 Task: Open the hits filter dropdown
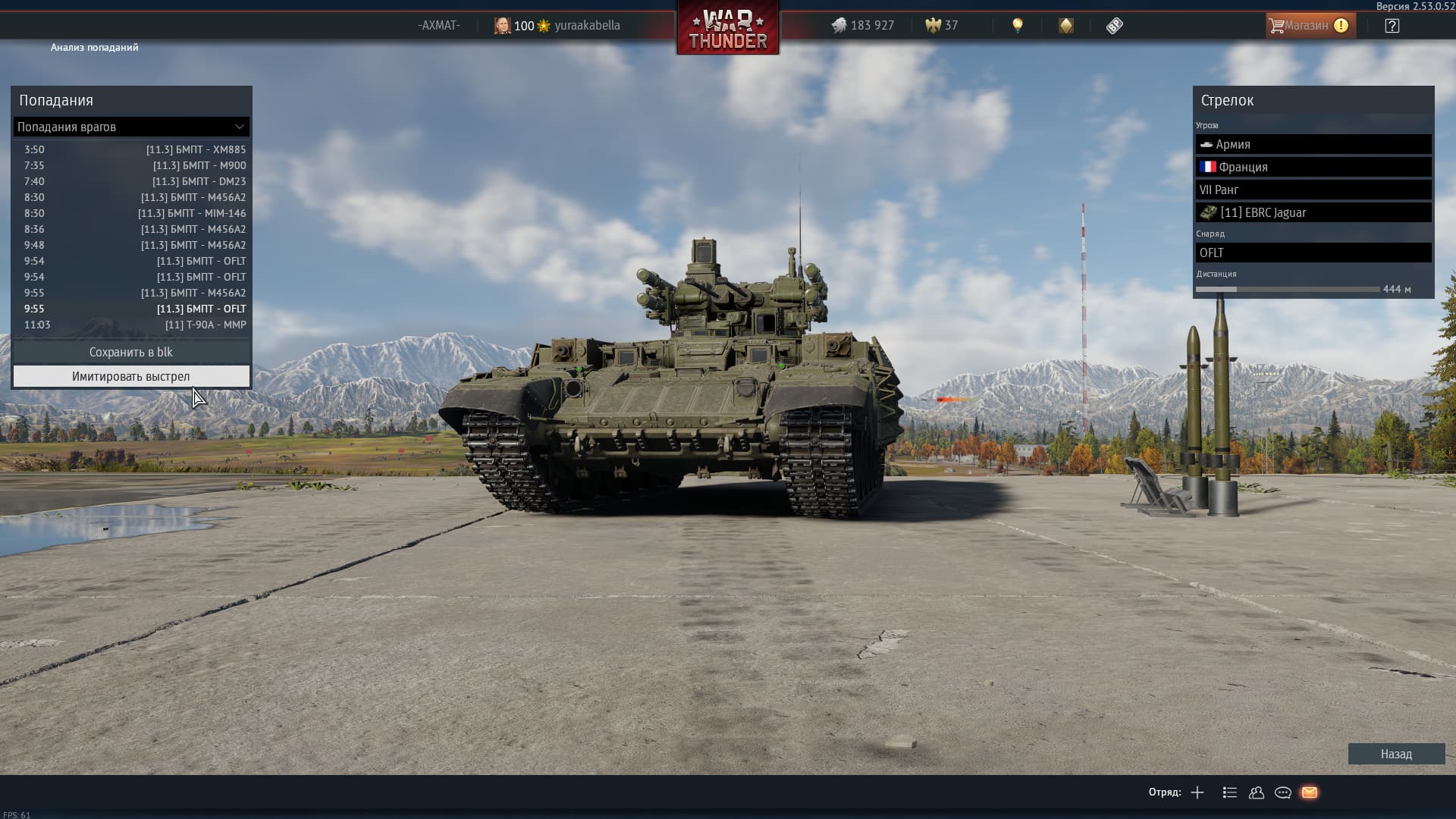coord(131,127)
